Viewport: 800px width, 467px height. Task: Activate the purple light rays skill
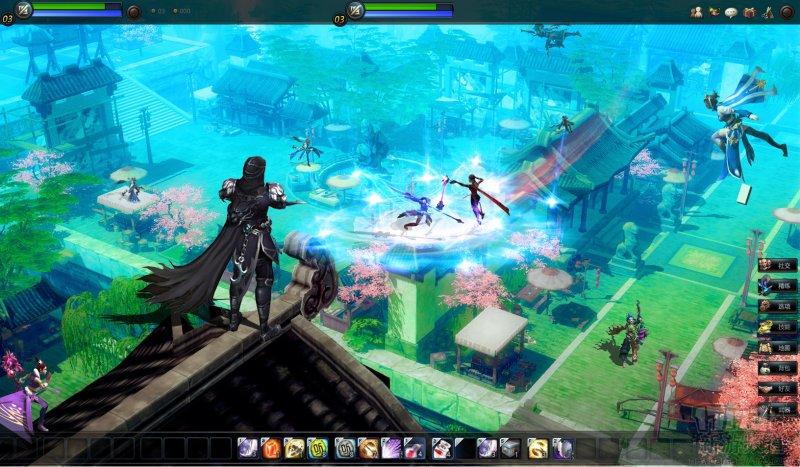point(392,448)
